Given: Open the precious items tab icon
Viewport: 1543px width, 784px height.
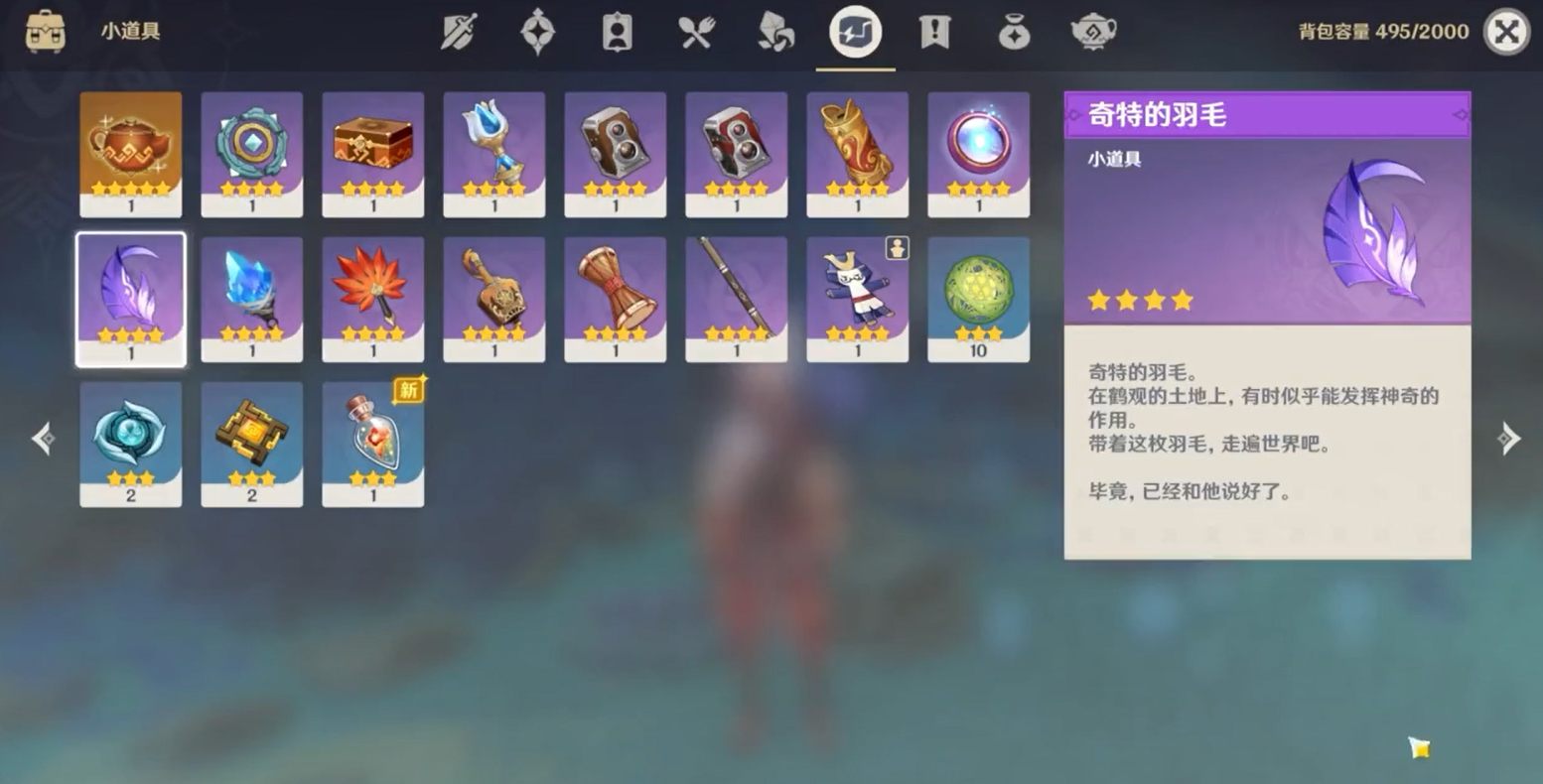Looking at the screenshot, I should tap(1014, 31).
